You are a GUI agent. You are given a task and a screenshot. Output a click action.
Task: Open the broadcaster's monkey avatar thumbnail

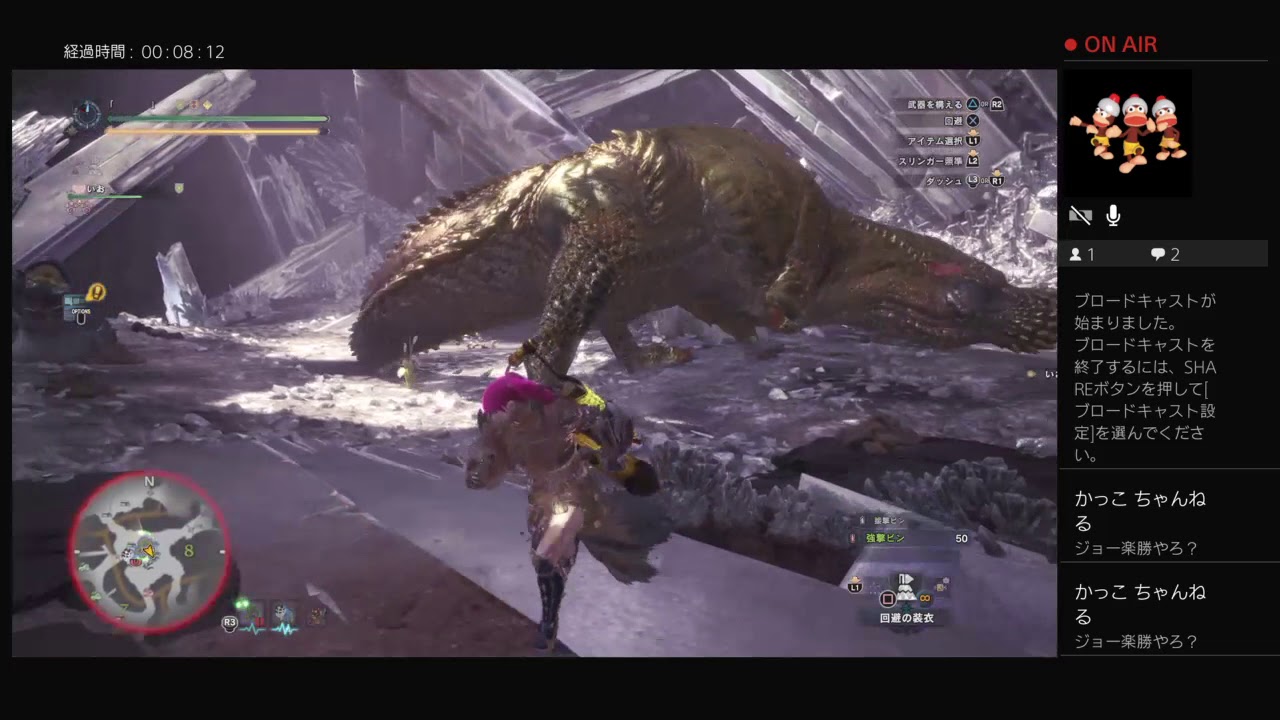pyautogui.click(x=1127, y=131)
